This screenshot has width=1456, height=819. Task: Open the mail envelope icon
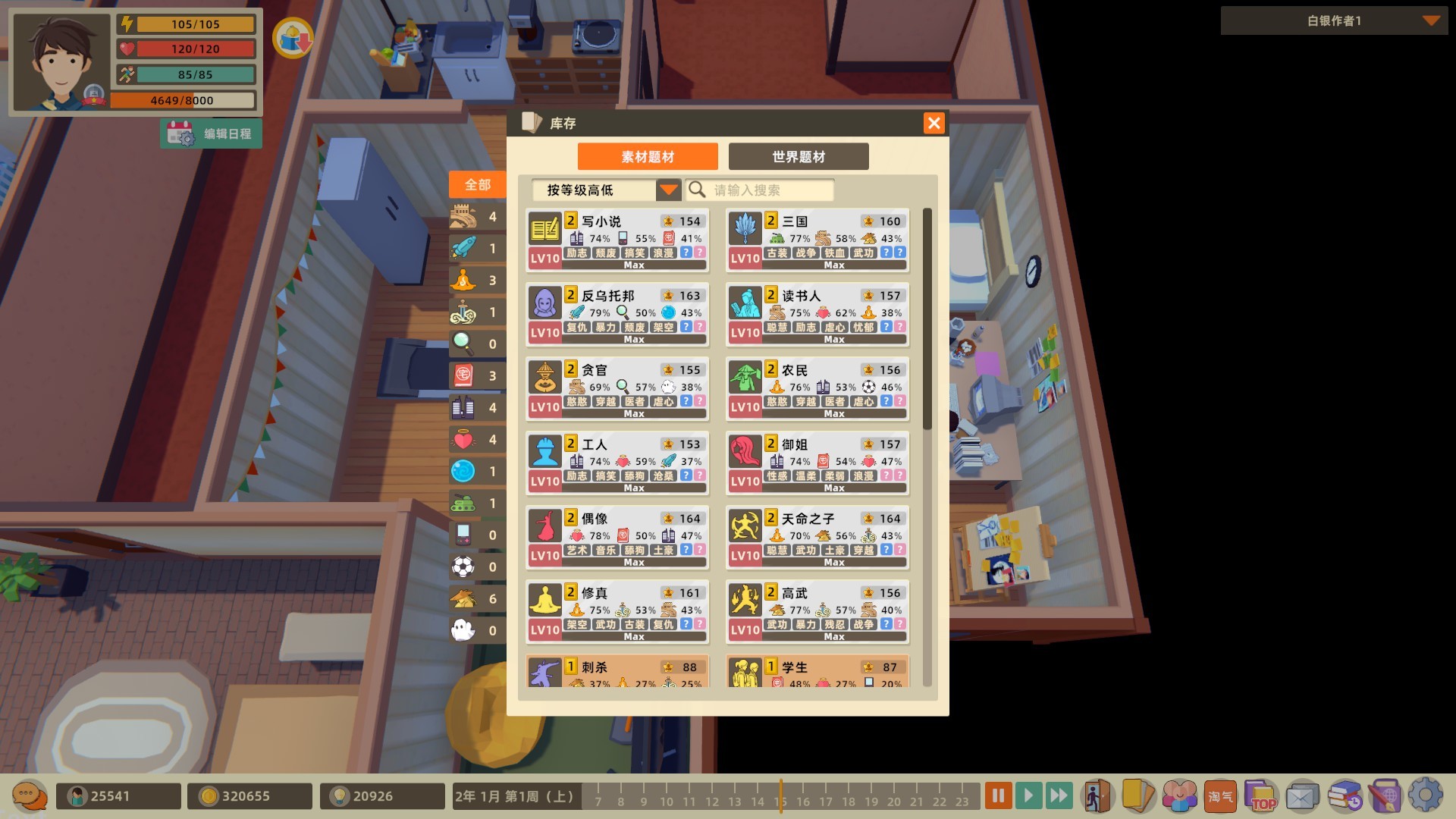click(1301, 796)
